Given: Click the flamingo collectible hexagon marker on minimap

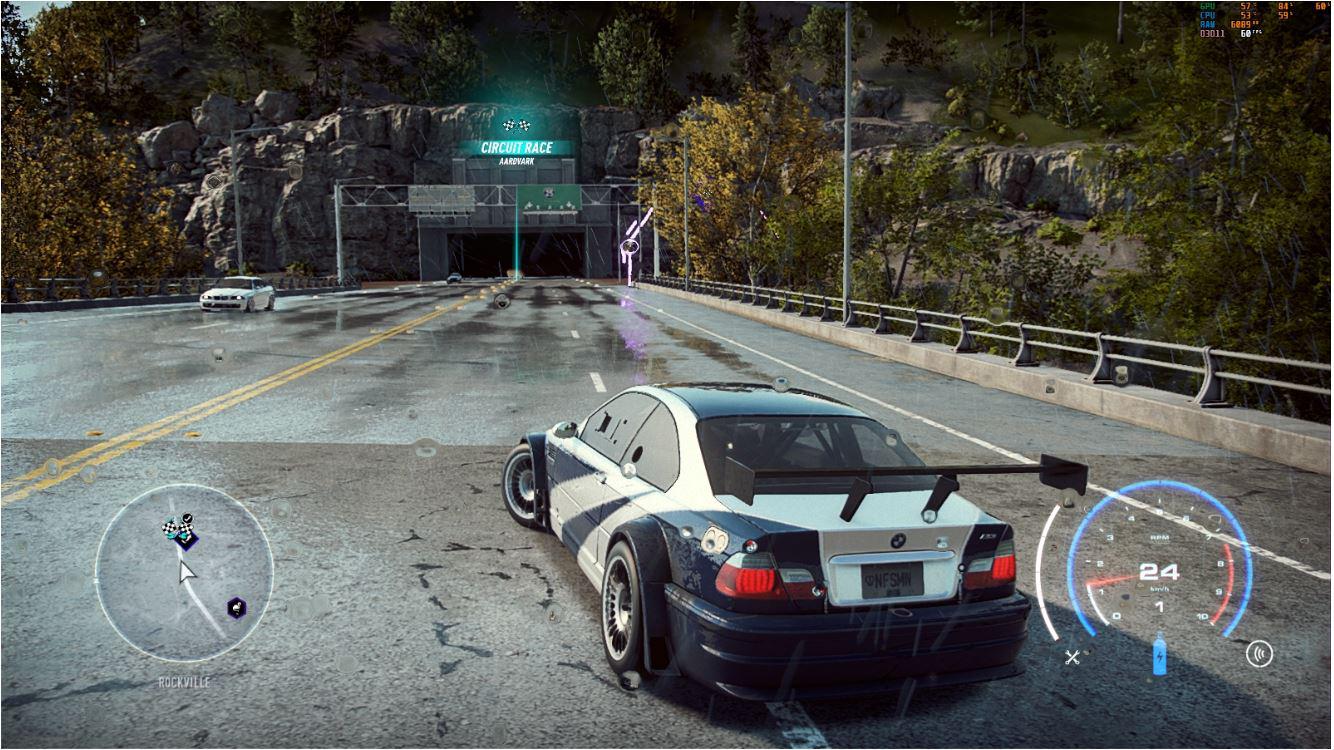Looking at the screenshot, I should pos(235,607).
